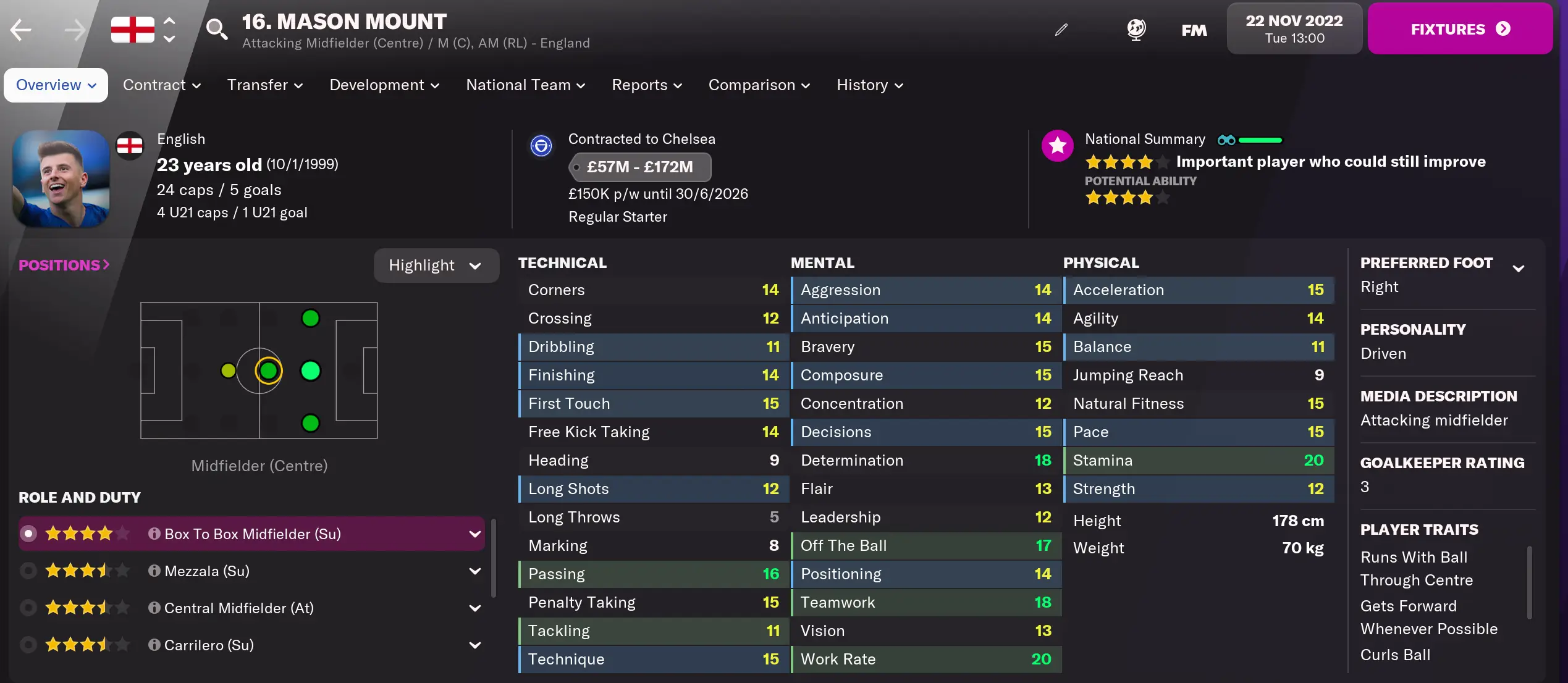
Task: Expand the Central Midfielder (At) role details
Action: (474, 608)
